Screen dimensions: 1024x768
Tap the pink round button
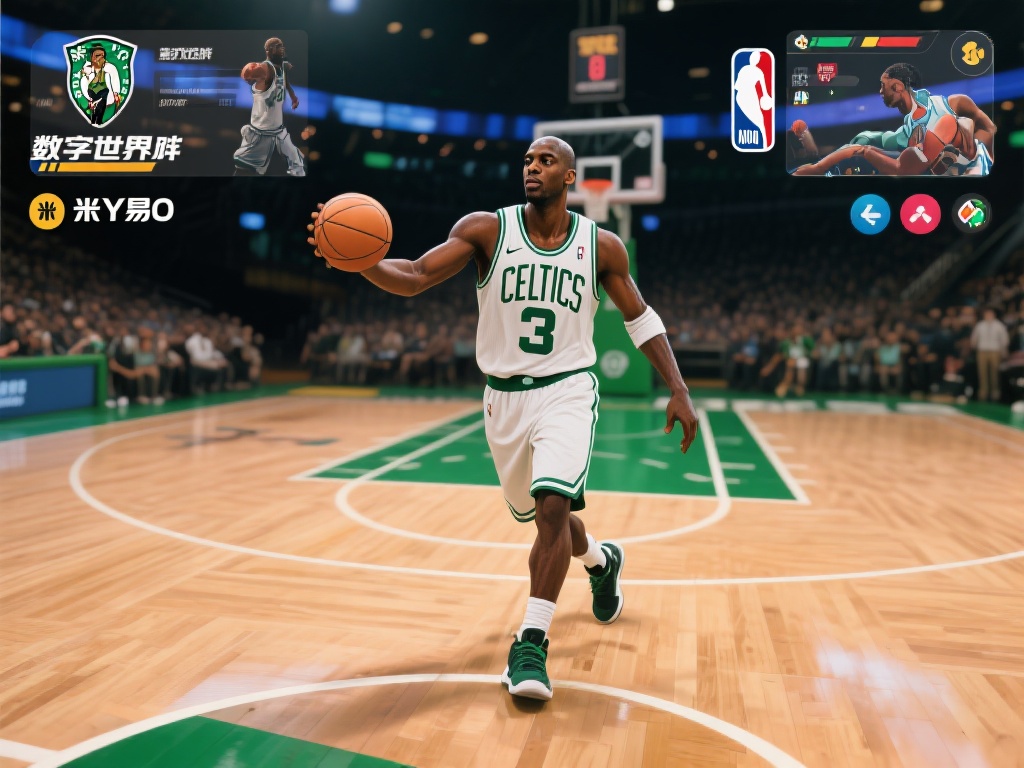[920, 214]
